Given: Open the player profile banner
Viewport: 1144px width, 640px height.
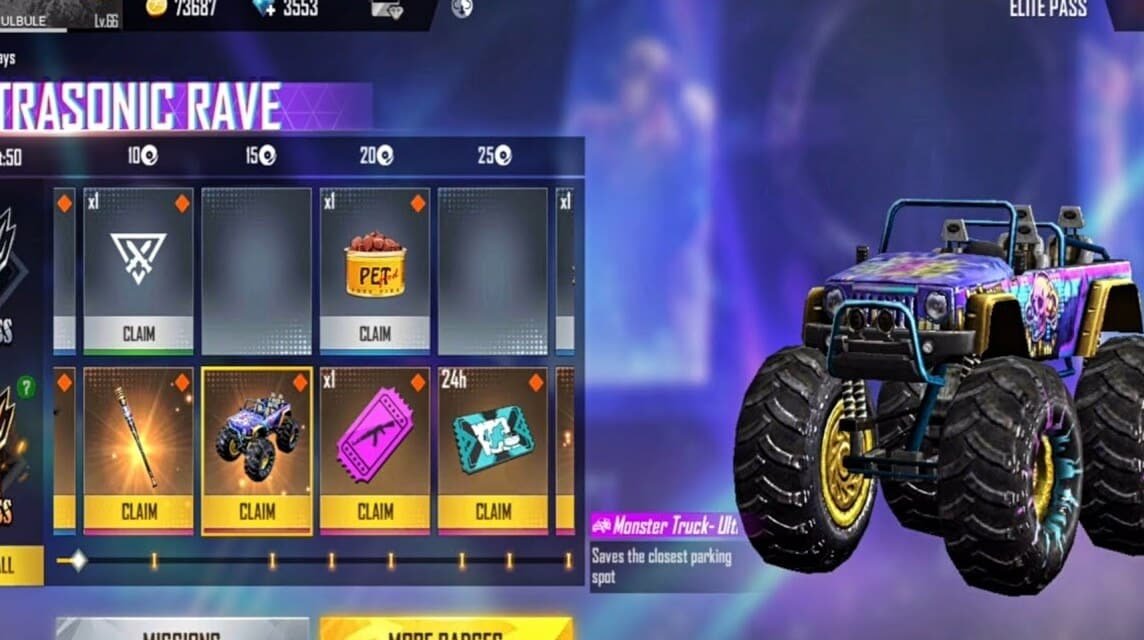Looking at the screenshot, I should tap(60, 14).
